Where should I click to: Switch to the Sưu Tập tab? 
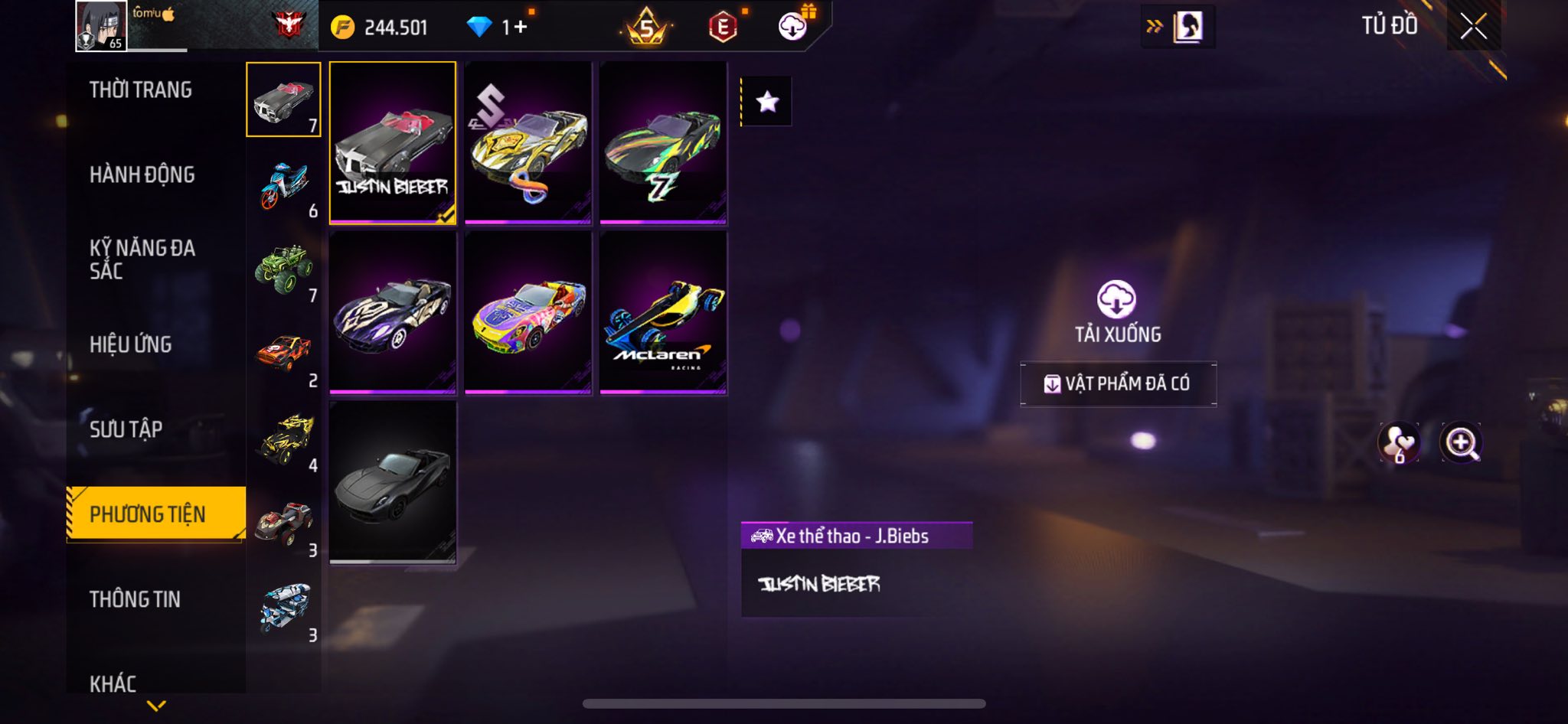126,429
